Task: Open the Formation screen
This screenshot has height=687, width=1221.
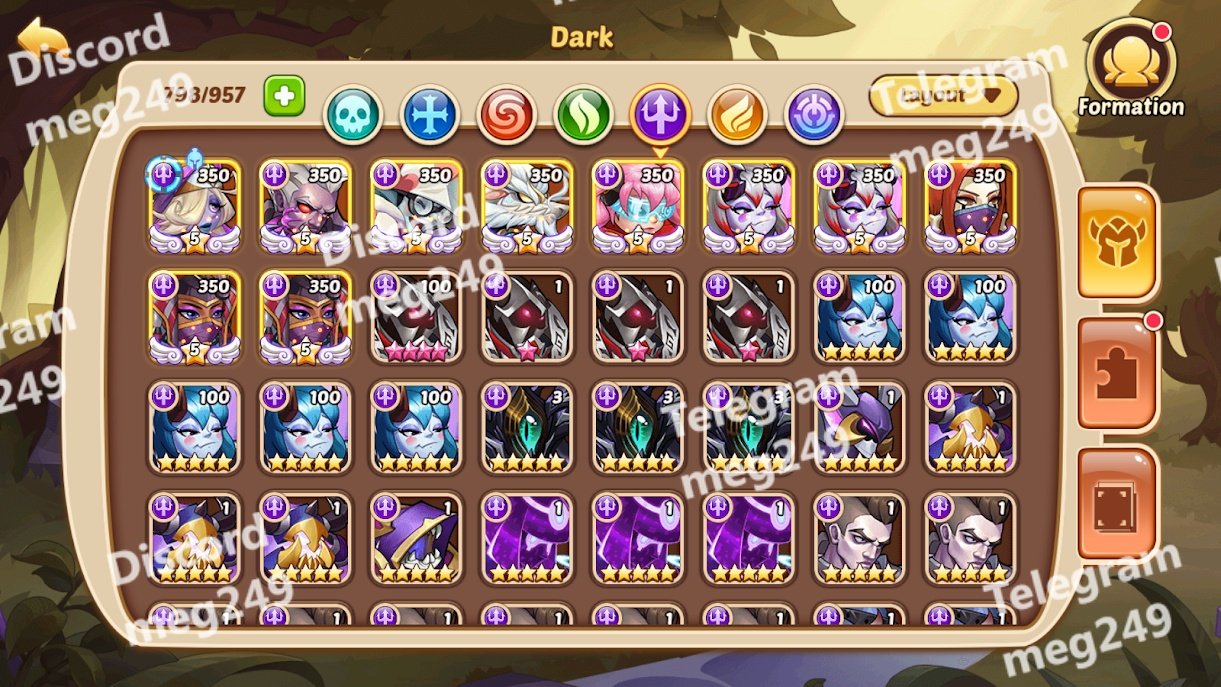Action: click(x=1130, y=70)
